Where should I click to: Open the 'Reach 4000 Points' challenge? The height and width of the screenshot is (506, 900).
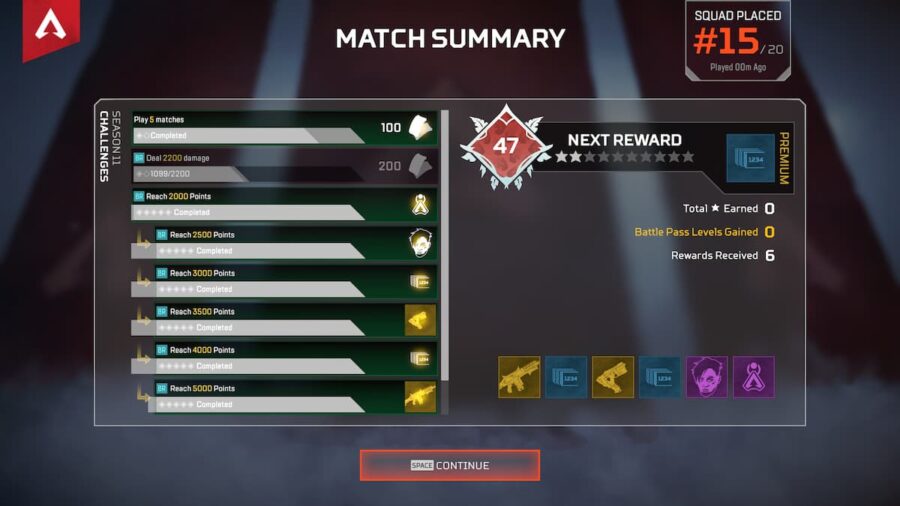(295, 358)
